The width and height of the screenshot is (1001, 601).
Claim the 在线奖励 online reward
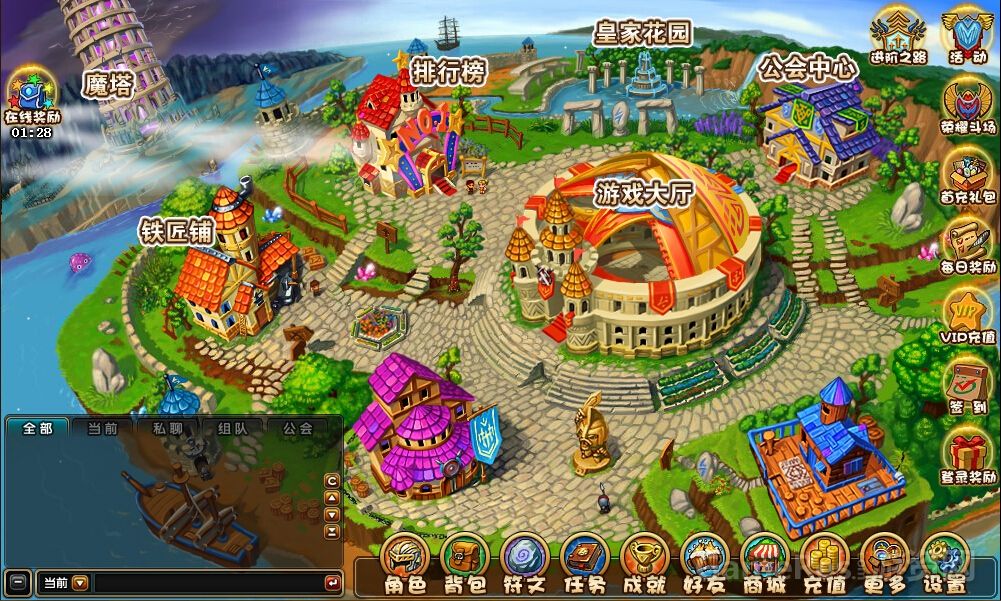pos(31,96)
